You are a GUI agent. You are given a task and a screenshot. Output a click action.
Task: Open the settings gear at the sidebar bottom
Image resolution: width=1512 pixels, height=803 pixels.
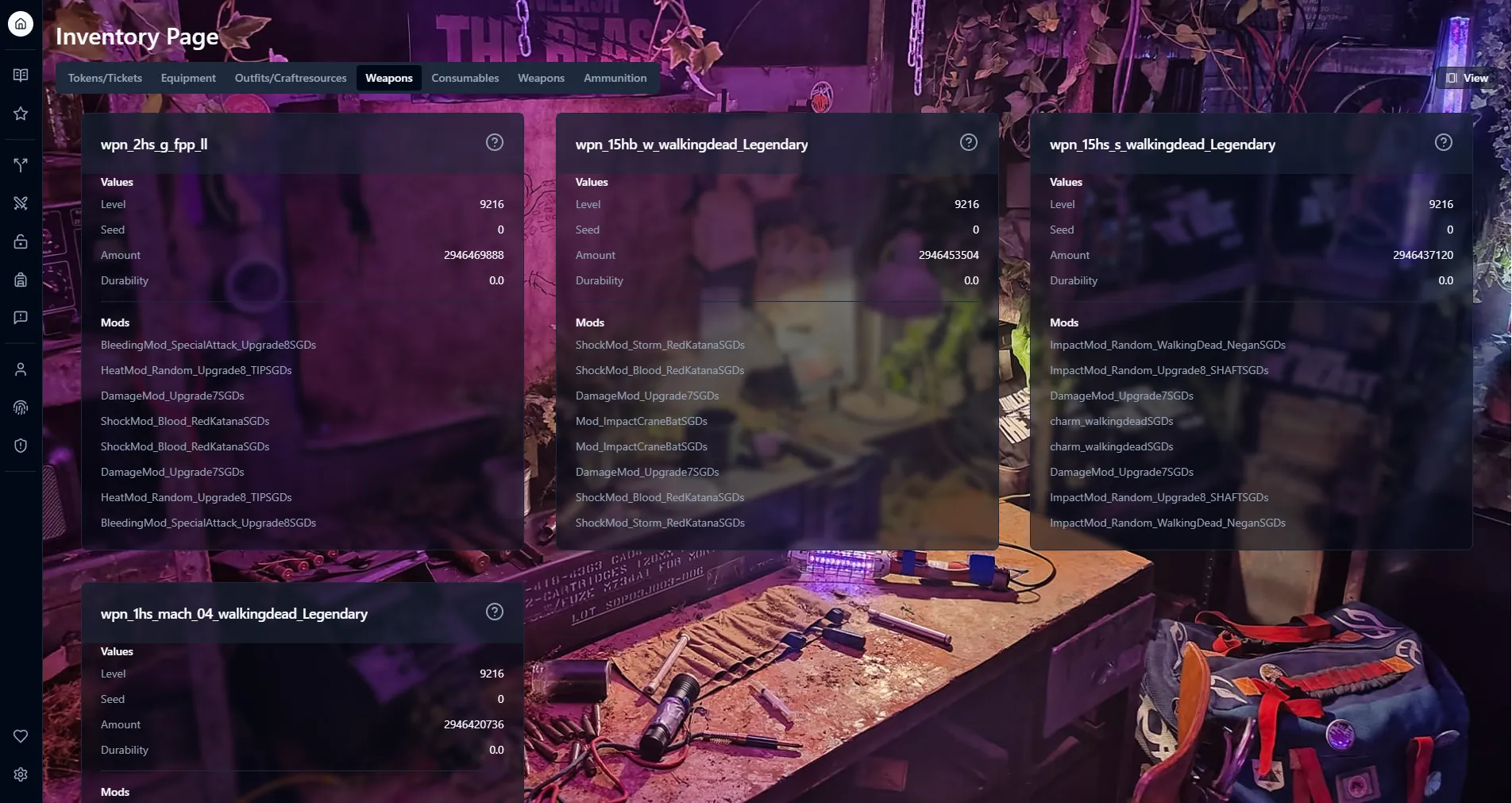point(20,774)
